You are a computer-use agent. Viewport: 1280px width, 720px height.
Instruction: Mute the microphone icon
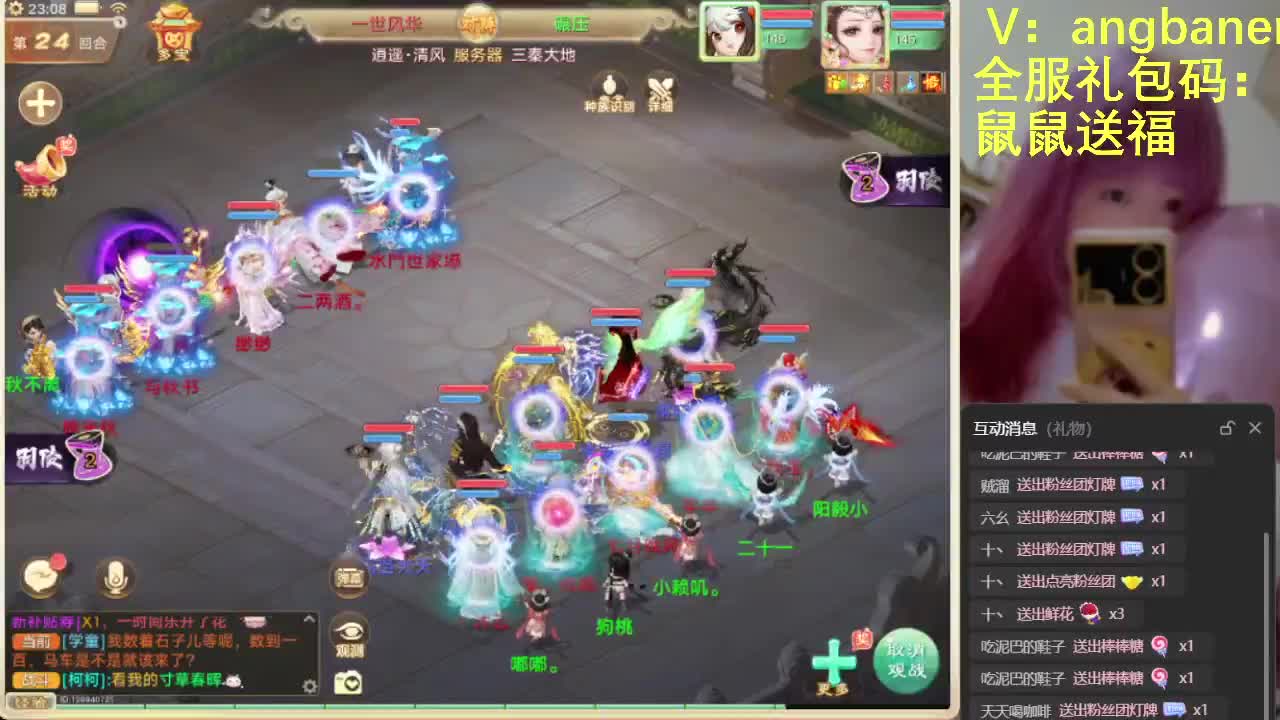[114, 578]
